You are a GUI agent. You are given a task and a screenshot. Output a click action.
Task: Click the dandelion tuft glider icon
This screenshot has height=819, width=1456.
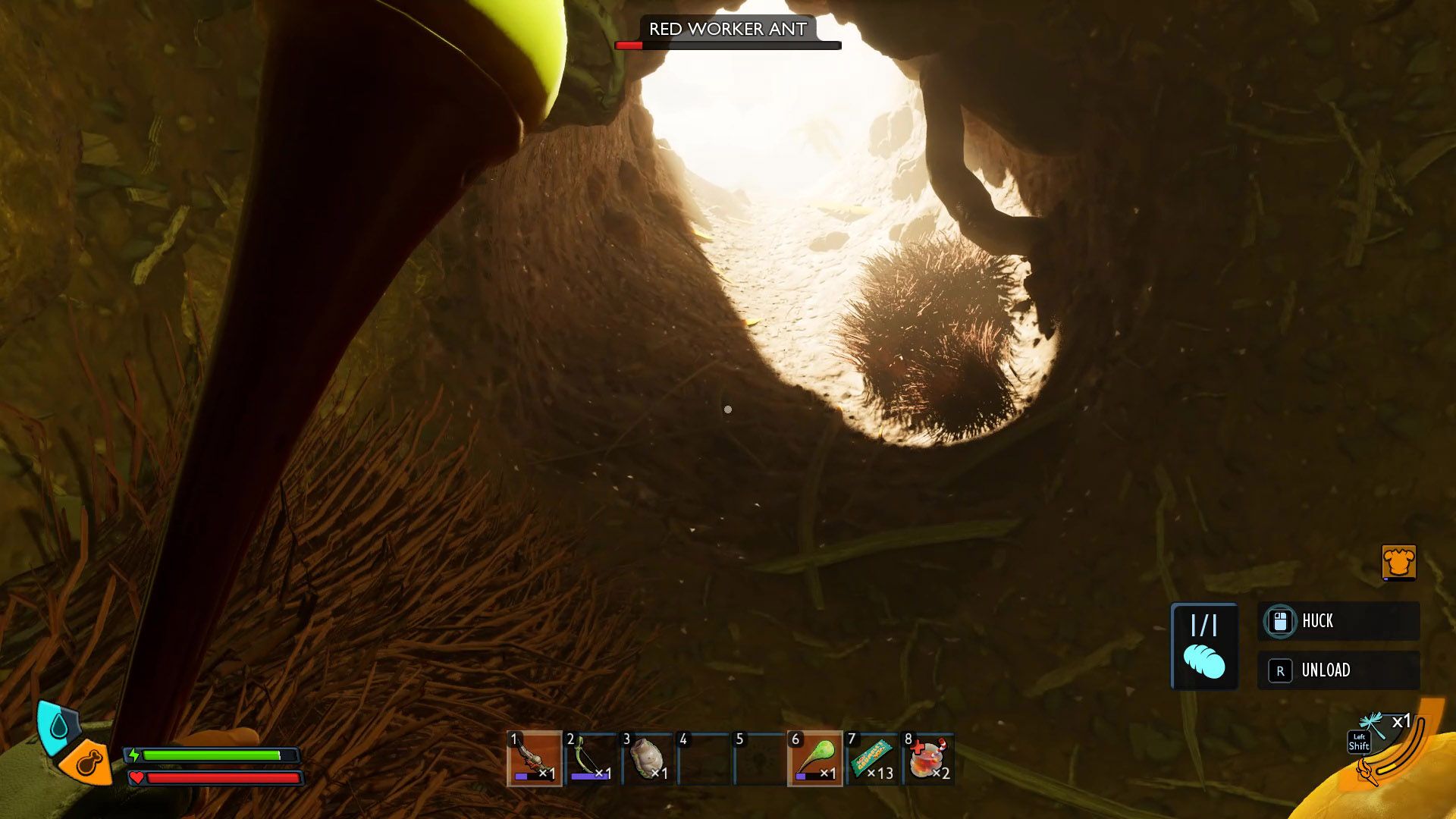(x=1374, y=726)
